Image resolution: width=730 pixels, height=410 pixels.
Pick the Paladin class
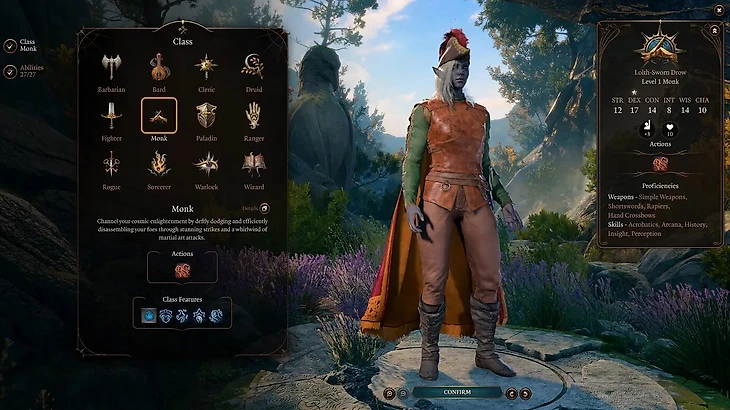207,116
